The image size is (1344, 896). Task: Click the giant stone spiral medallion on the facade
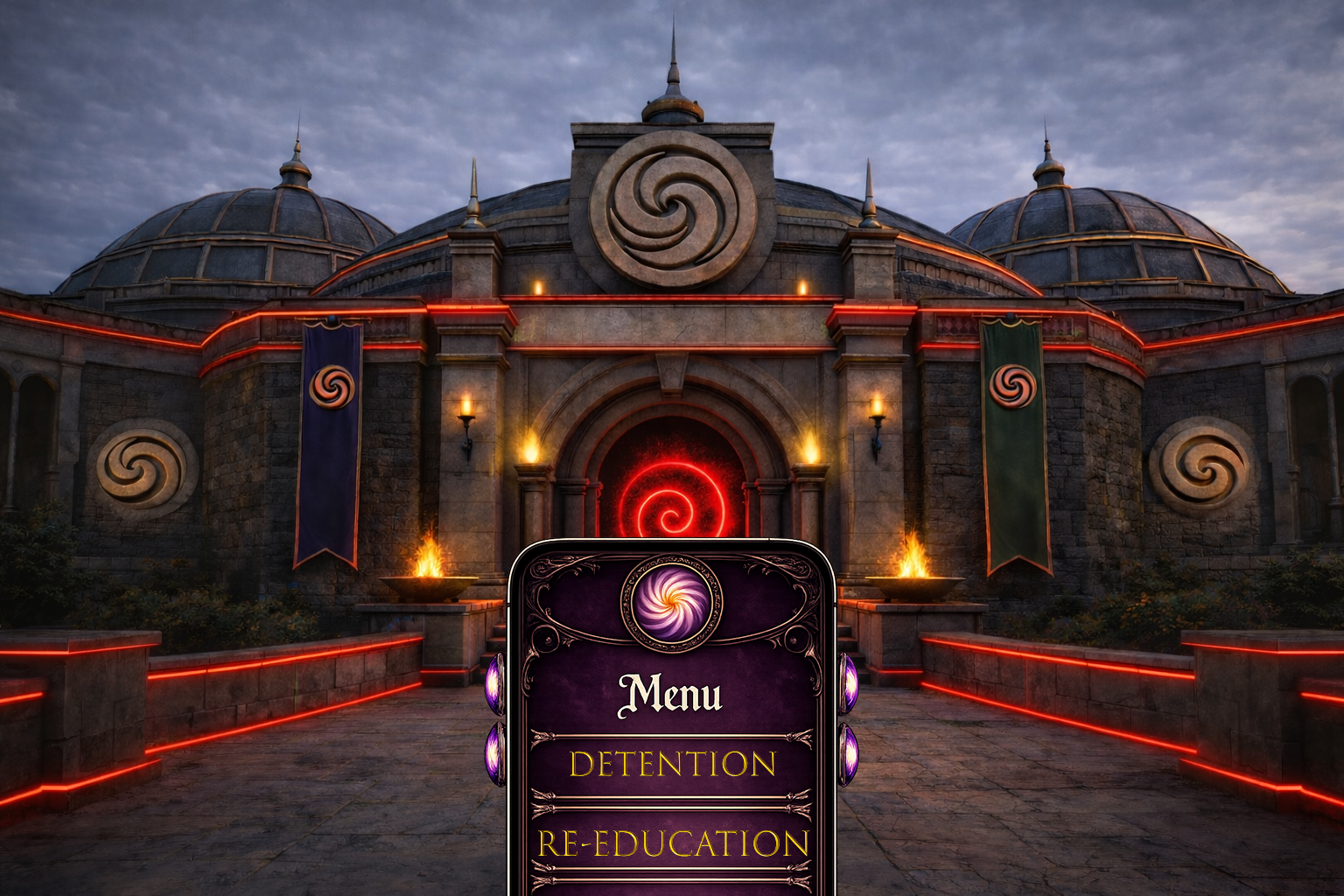672,203
